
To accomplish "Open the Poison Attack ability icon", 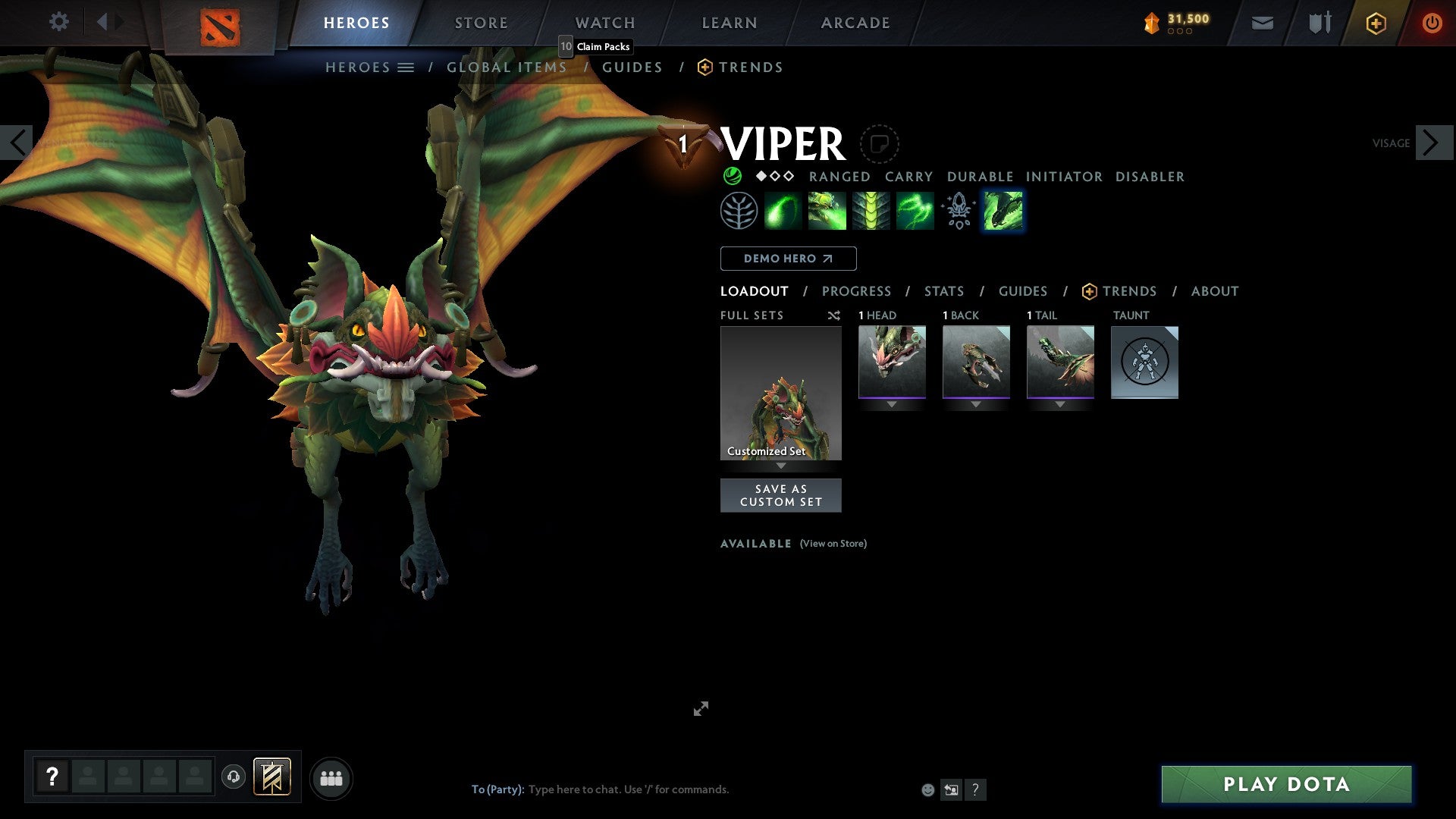I will [783, 211].
